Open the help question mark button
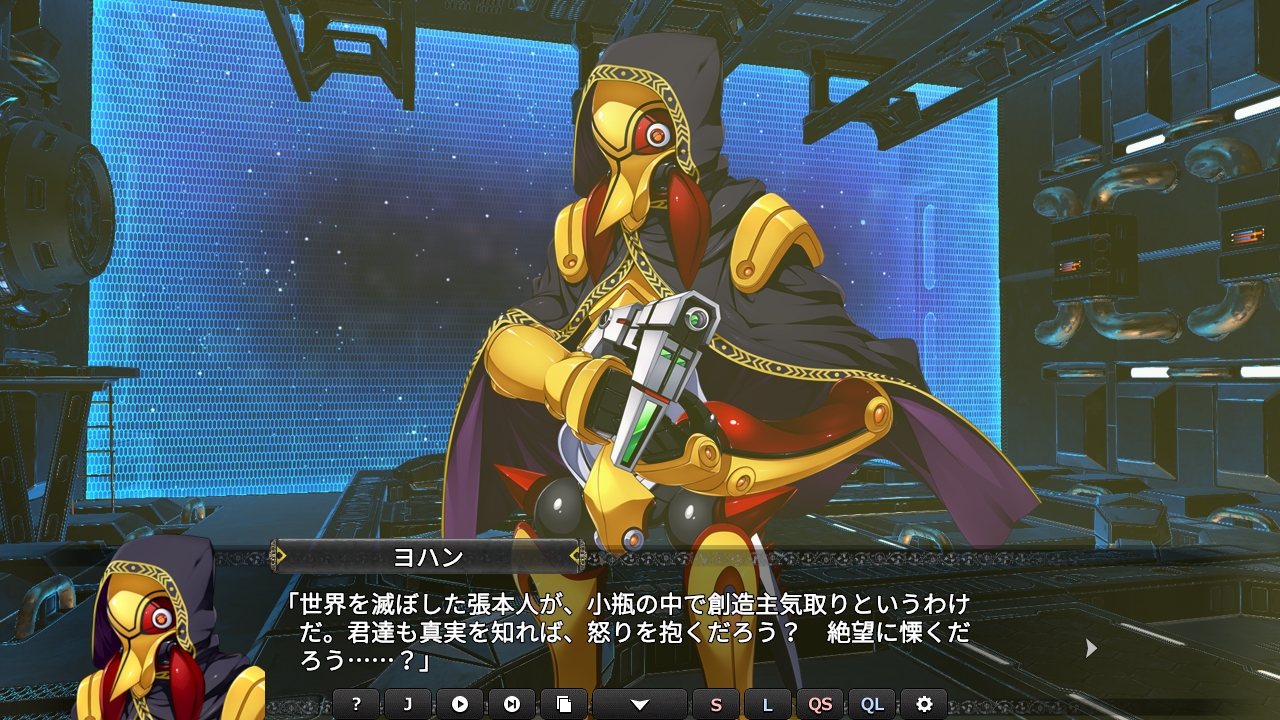This screenshot has width=1280, height=720. pos(356,704)
